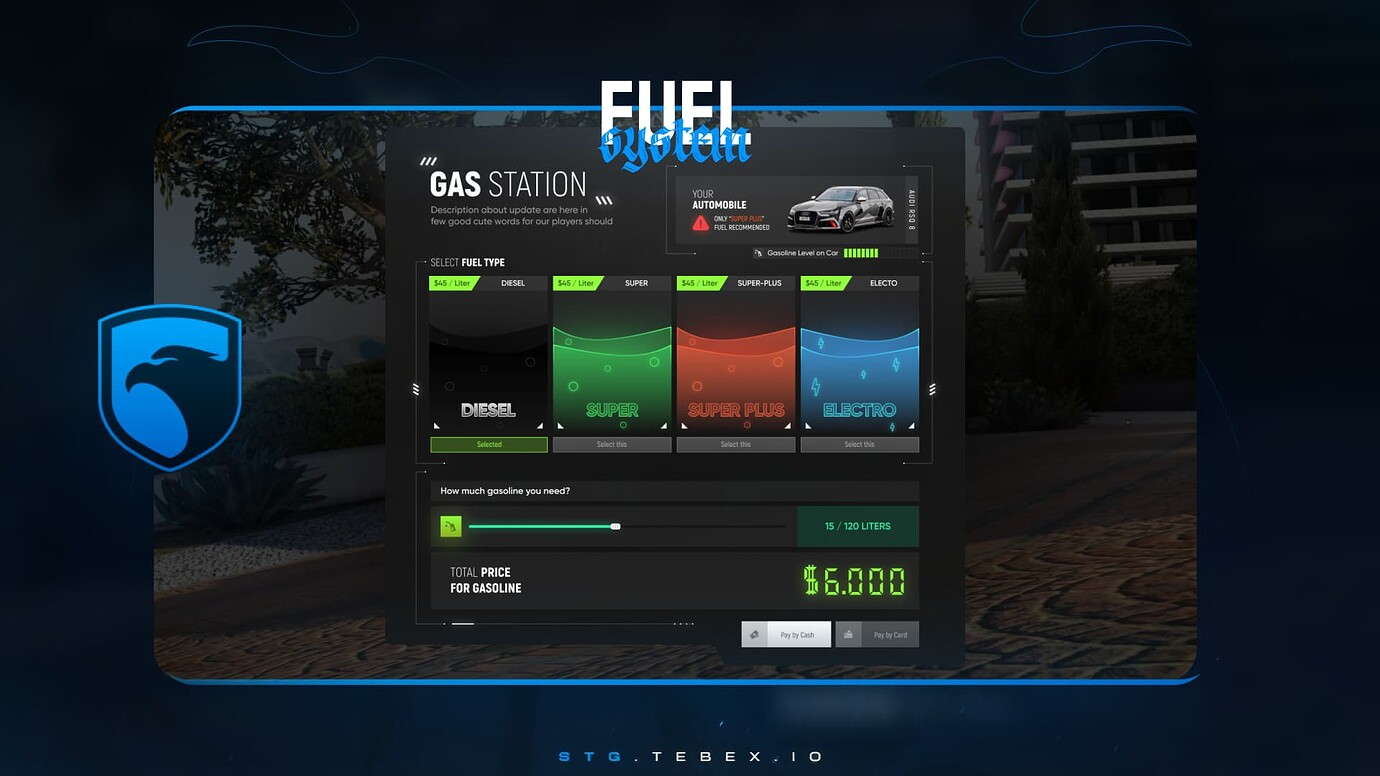Click the green fuel nozzle icon beside slider
1380x776 pixels.
(452, 525)
